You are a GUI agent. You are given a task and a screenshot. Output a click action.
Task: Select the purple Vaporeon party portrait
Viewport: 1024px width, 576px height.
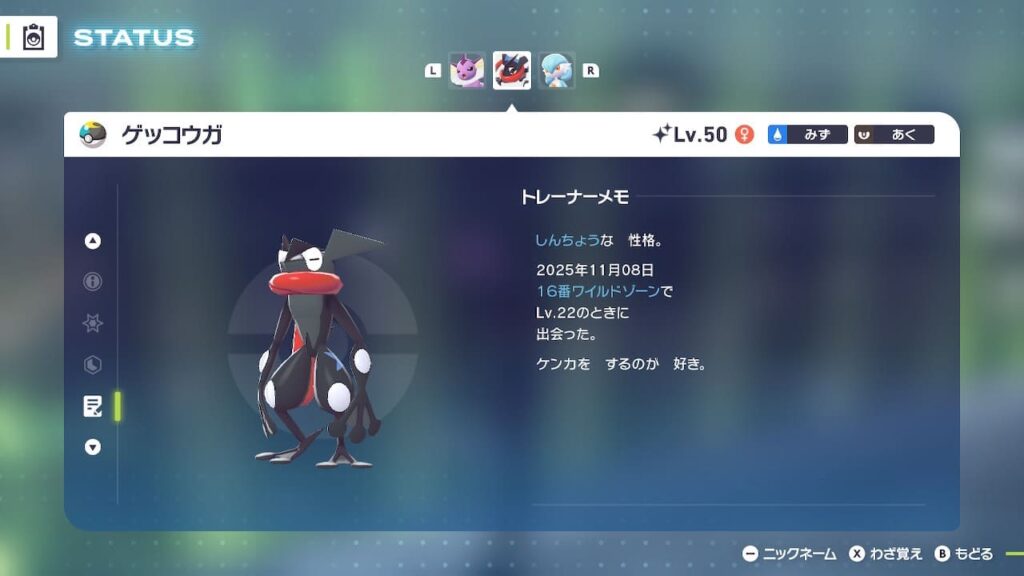467,70
